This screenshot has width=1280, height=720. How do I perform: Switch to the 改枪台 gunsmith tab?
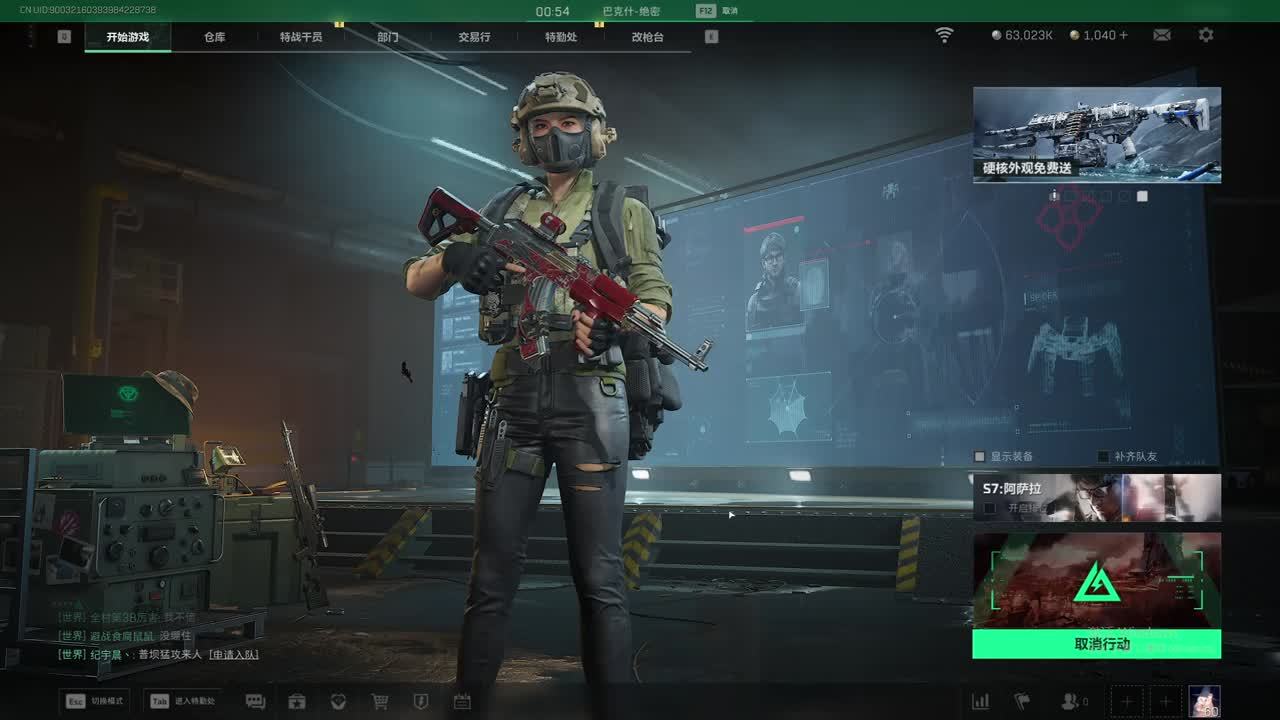[x=647, y=37]
